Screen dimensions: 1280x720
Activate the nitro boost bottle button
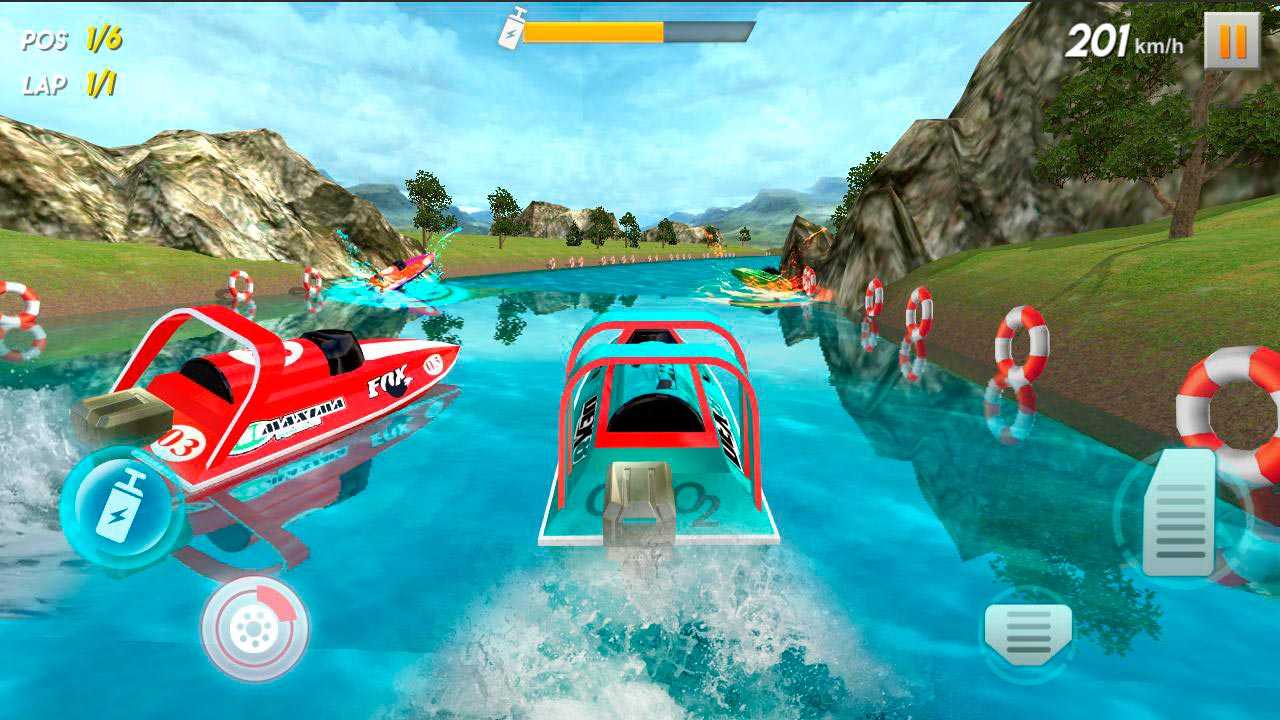[x=121, y=507]
